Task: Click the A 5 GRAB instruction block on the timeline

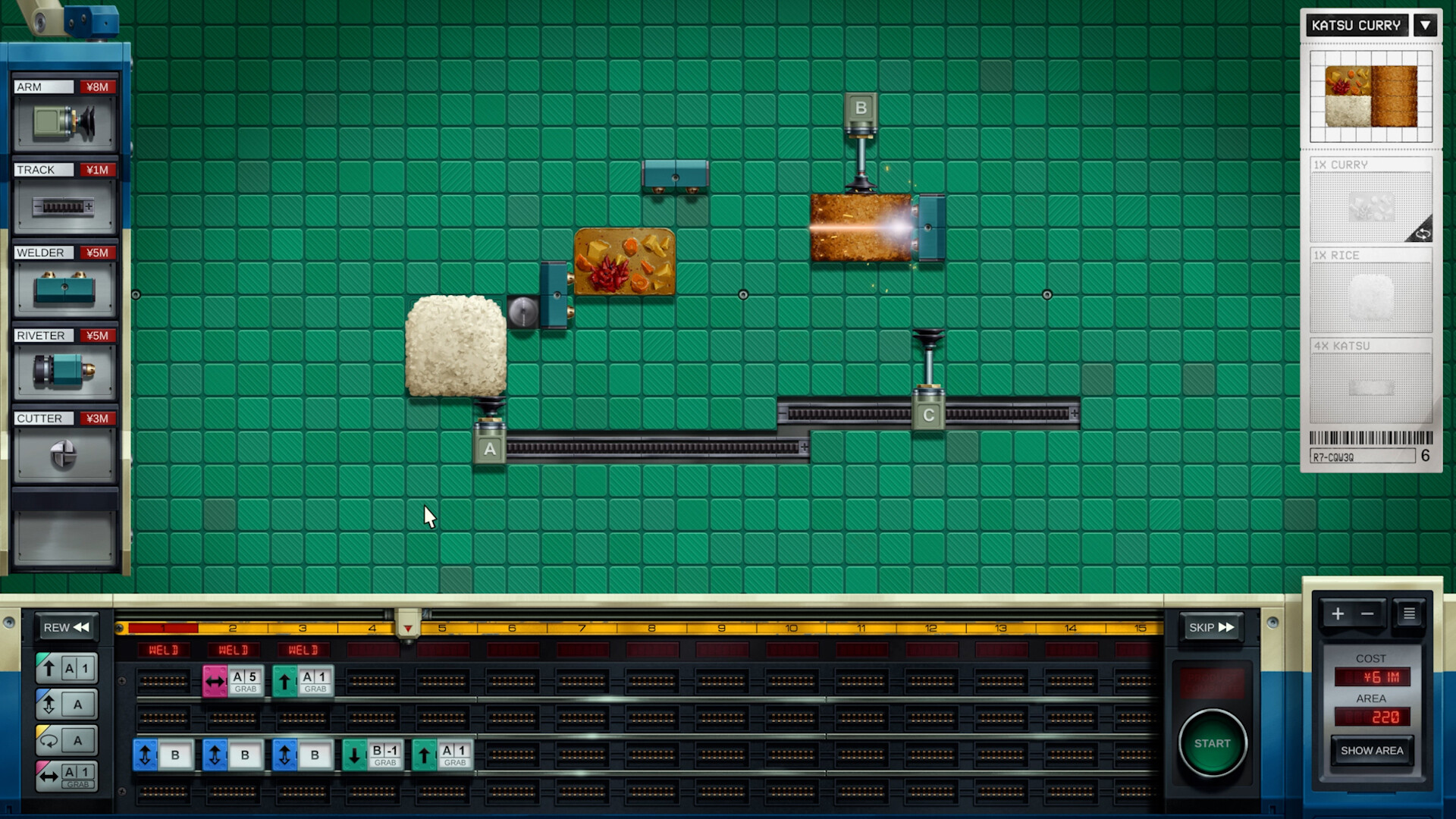Action: click(234, 680)
